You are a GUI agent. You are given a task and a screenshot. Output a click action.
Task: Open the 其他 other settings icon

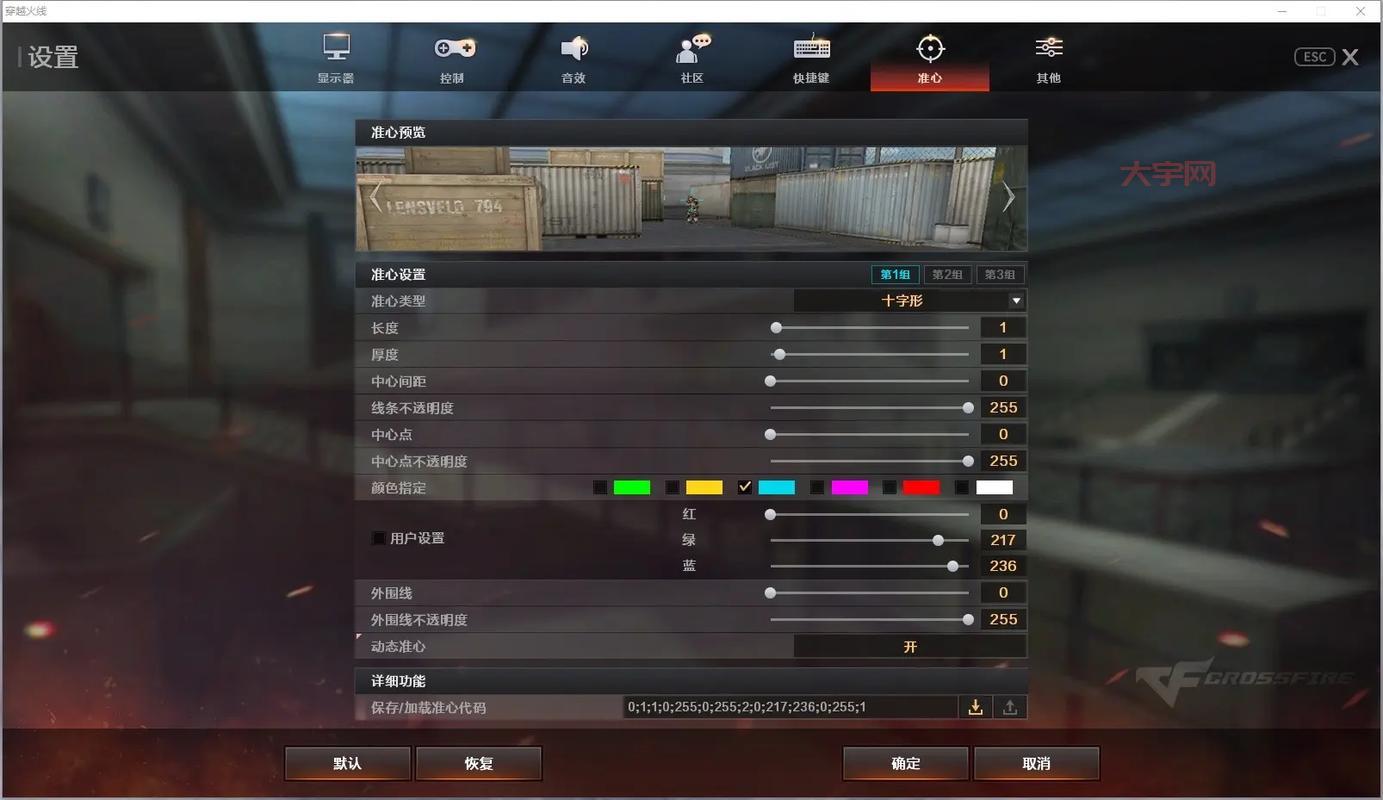tap(1048, 57)
